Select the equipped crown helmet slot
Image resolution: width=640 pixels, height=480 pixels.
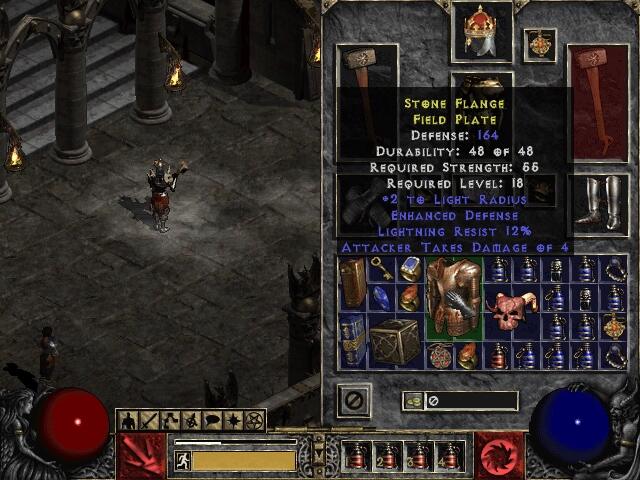[x=481, y=30]
